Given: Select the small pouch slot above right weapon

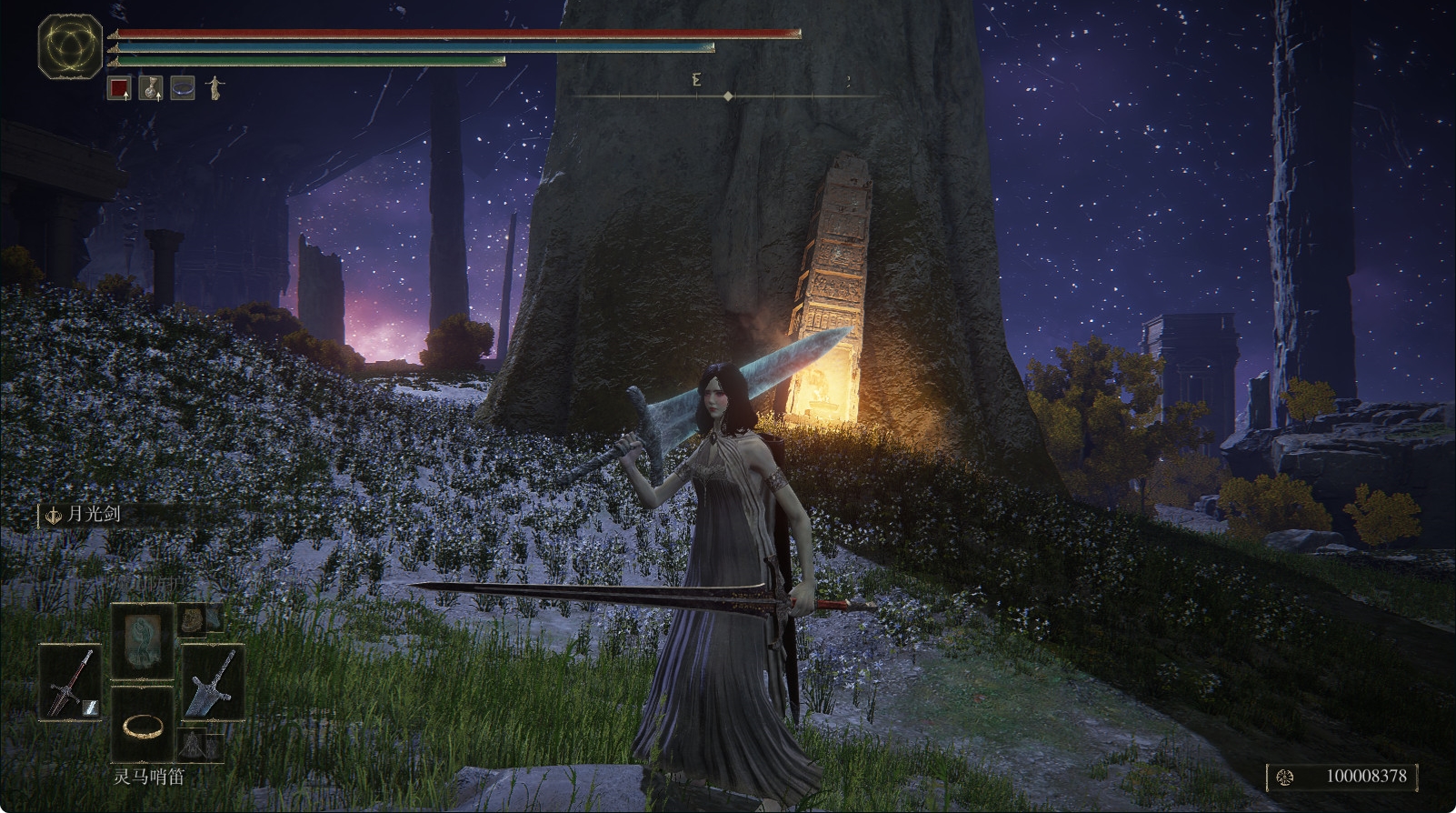Looking at the screenshot, I should click(x=197, y=619).
